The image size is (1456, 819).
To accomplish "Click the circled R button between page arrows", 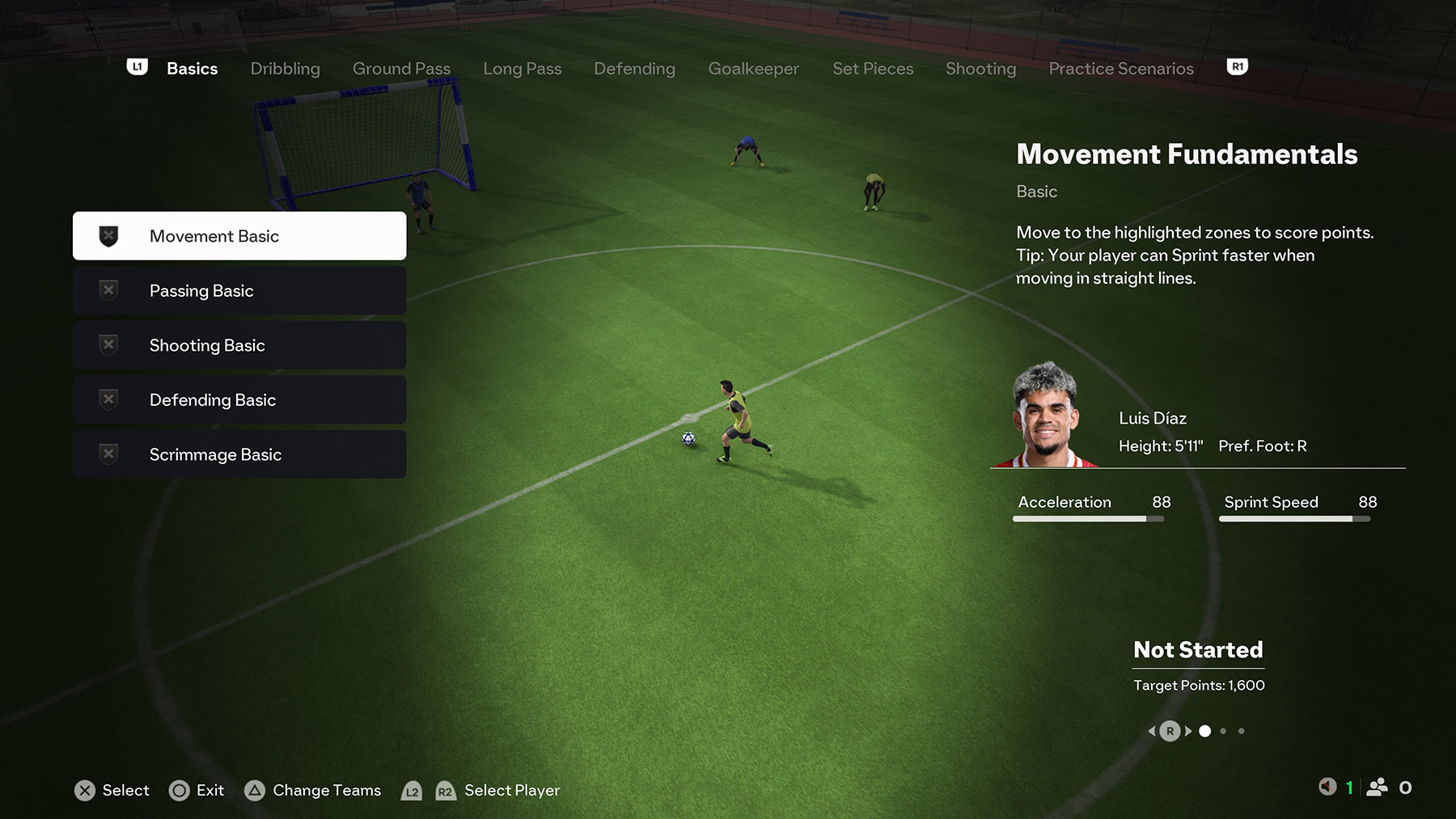I will tap(1170, 730).
